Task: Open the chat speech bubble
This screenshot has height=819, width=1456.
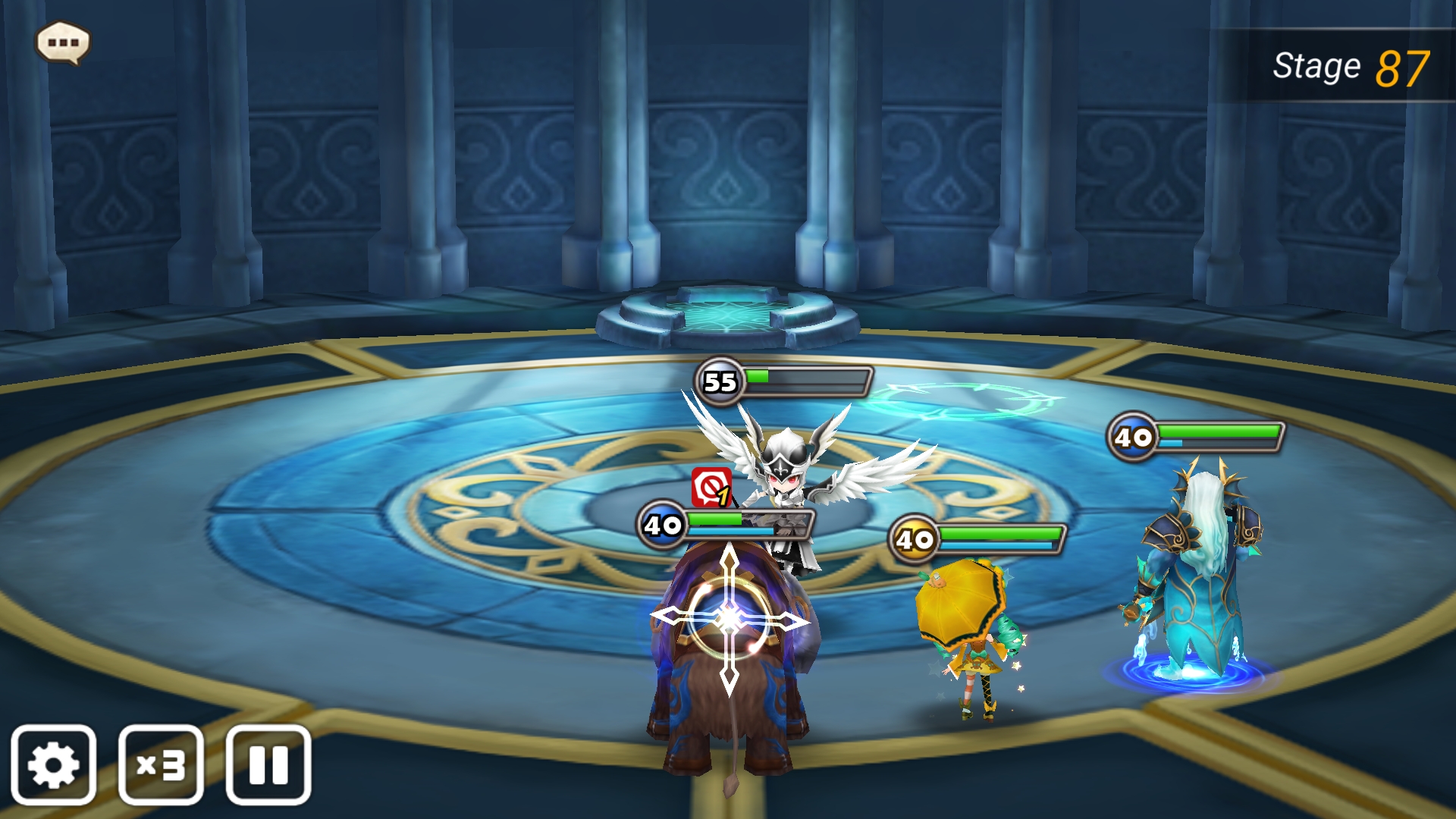Action: [63, 42]
